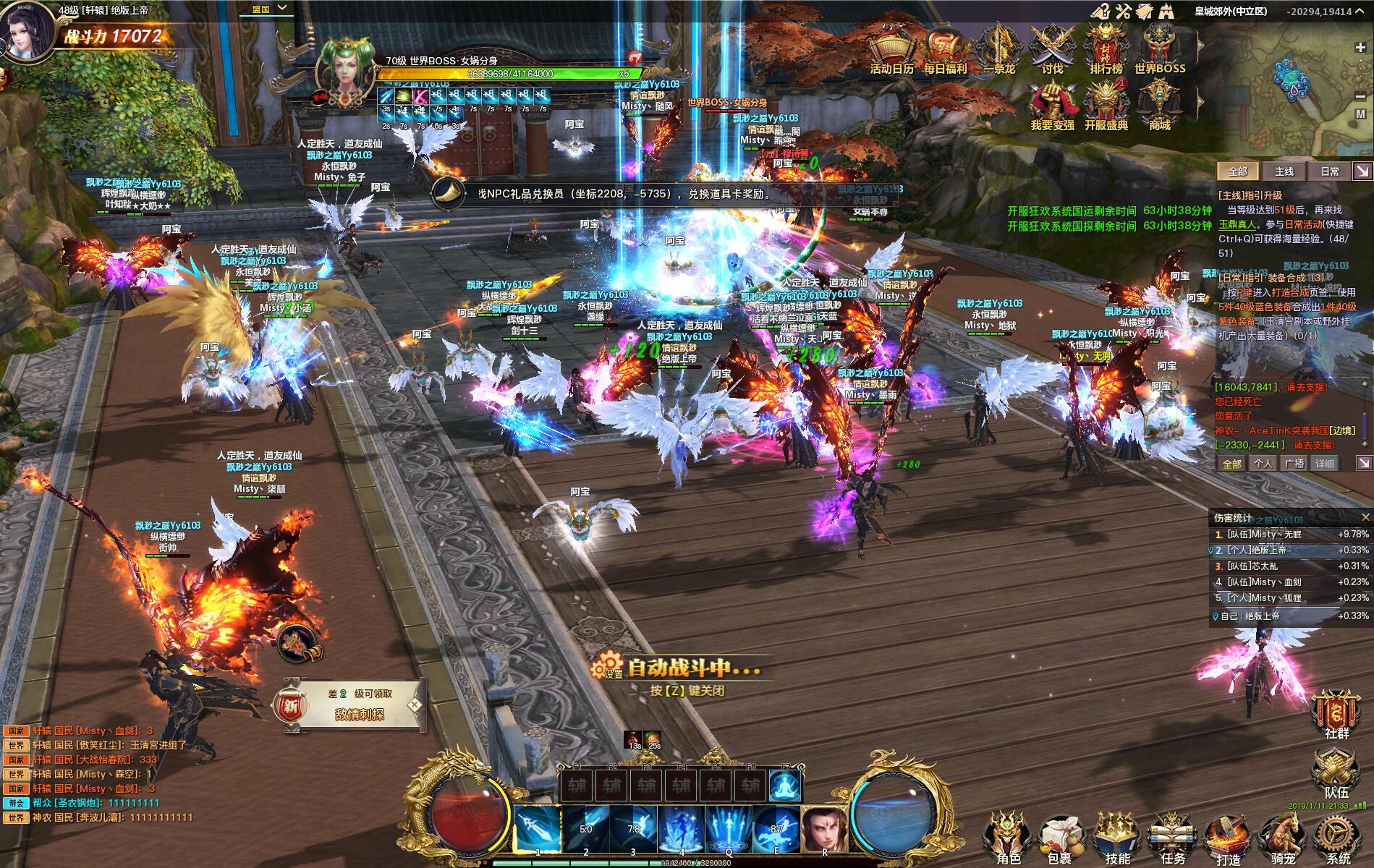This screenshot has height=868, width=1374.
Task: Open the 角色 character sheet
Action: (x=1009, y=838)
